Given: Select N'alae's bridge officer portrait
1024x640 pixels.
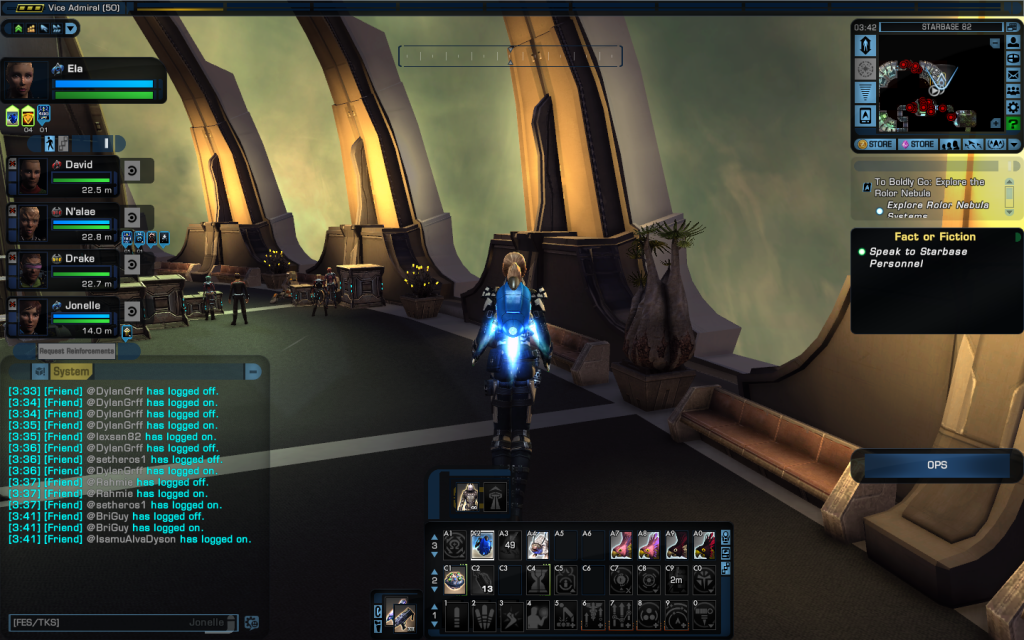Looking at the screenshot, I should (x=31, y=222).
